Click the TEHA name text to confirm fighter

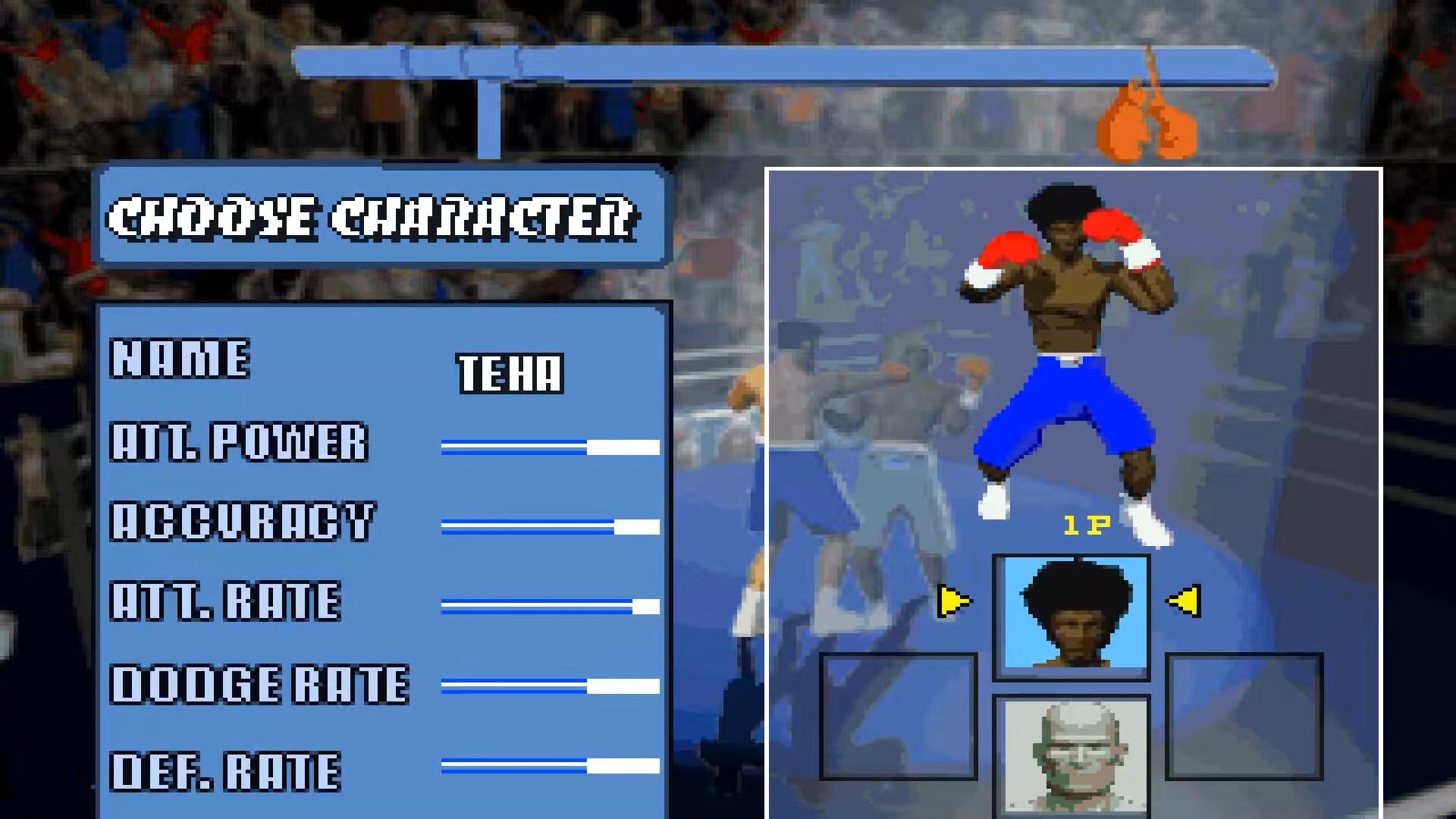[510, 373]
